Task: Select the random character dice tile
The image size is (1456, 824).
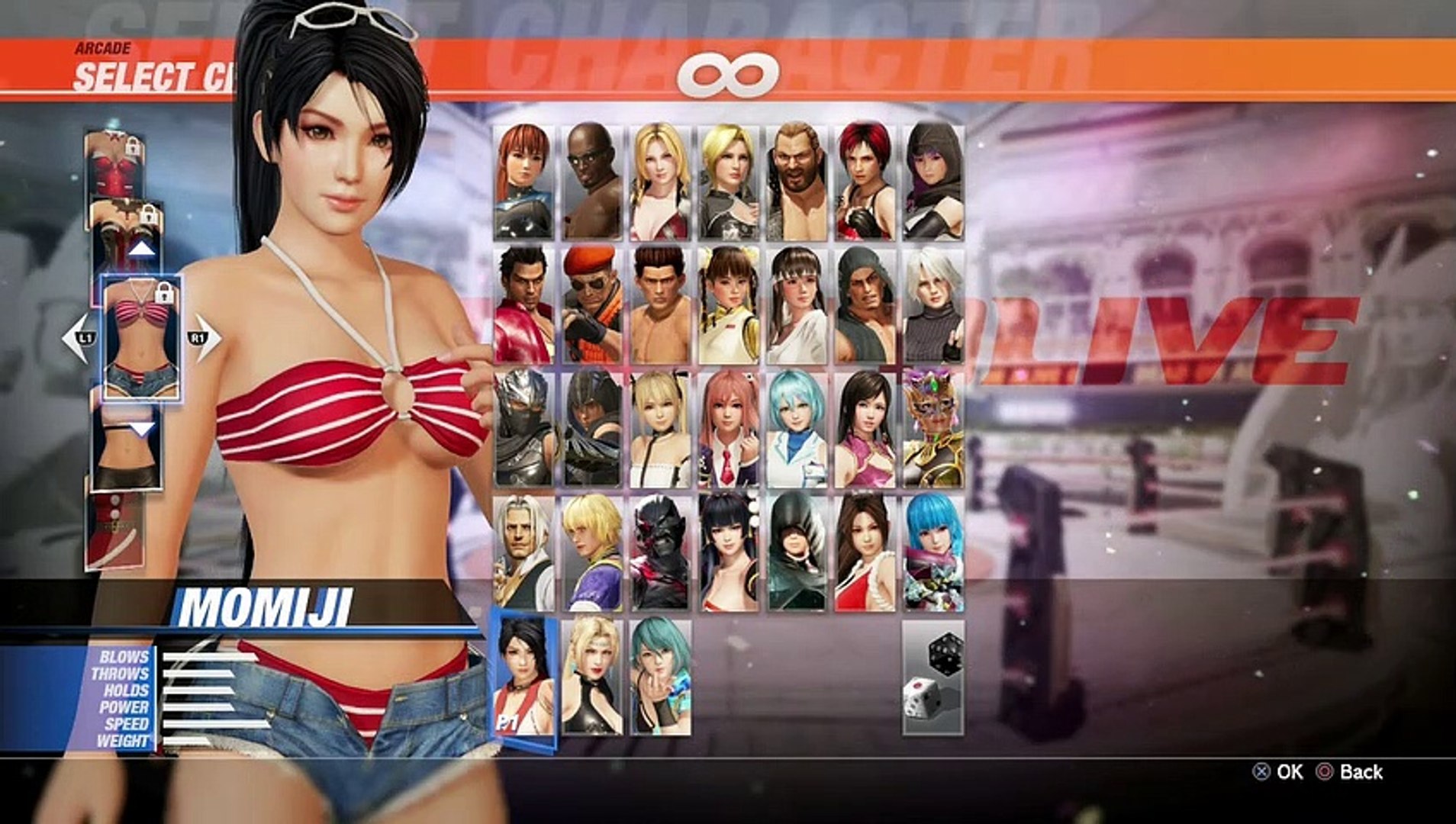Action: 933,678
